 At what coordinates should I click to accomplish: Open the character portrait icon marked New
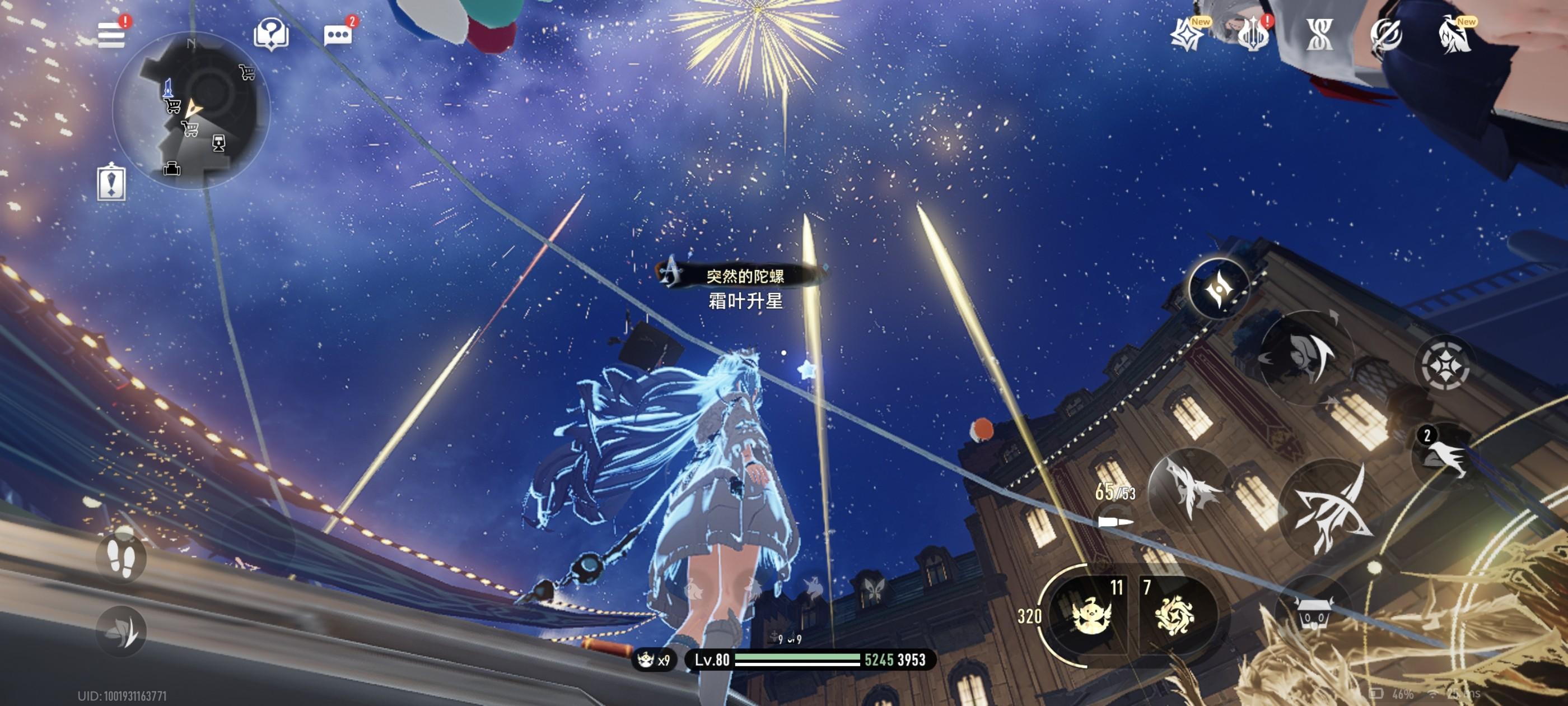point(1455,34)
